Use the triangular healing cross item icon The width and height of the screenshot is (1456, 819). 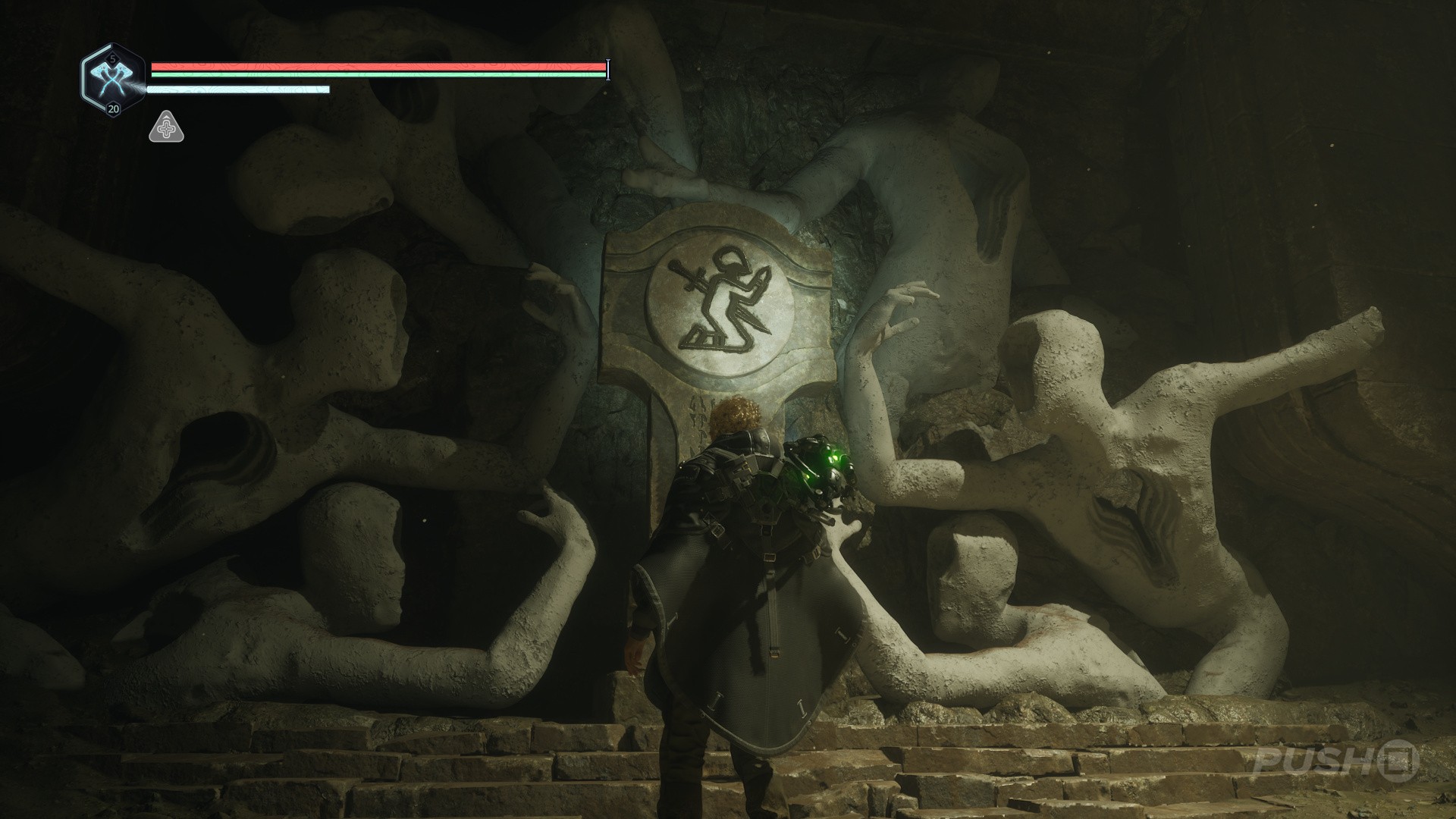click(166, 127)
